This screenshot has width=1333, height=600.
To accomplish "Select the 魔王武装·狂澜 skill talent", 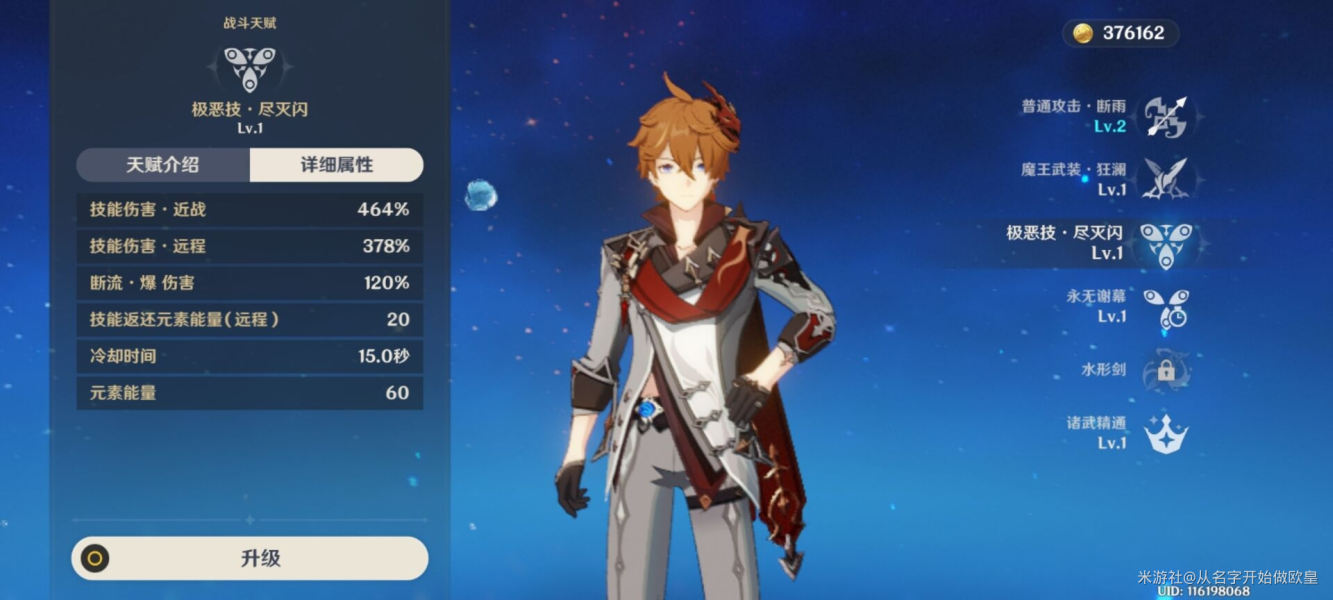I will pyautogui.click(x=1165, y=180).
